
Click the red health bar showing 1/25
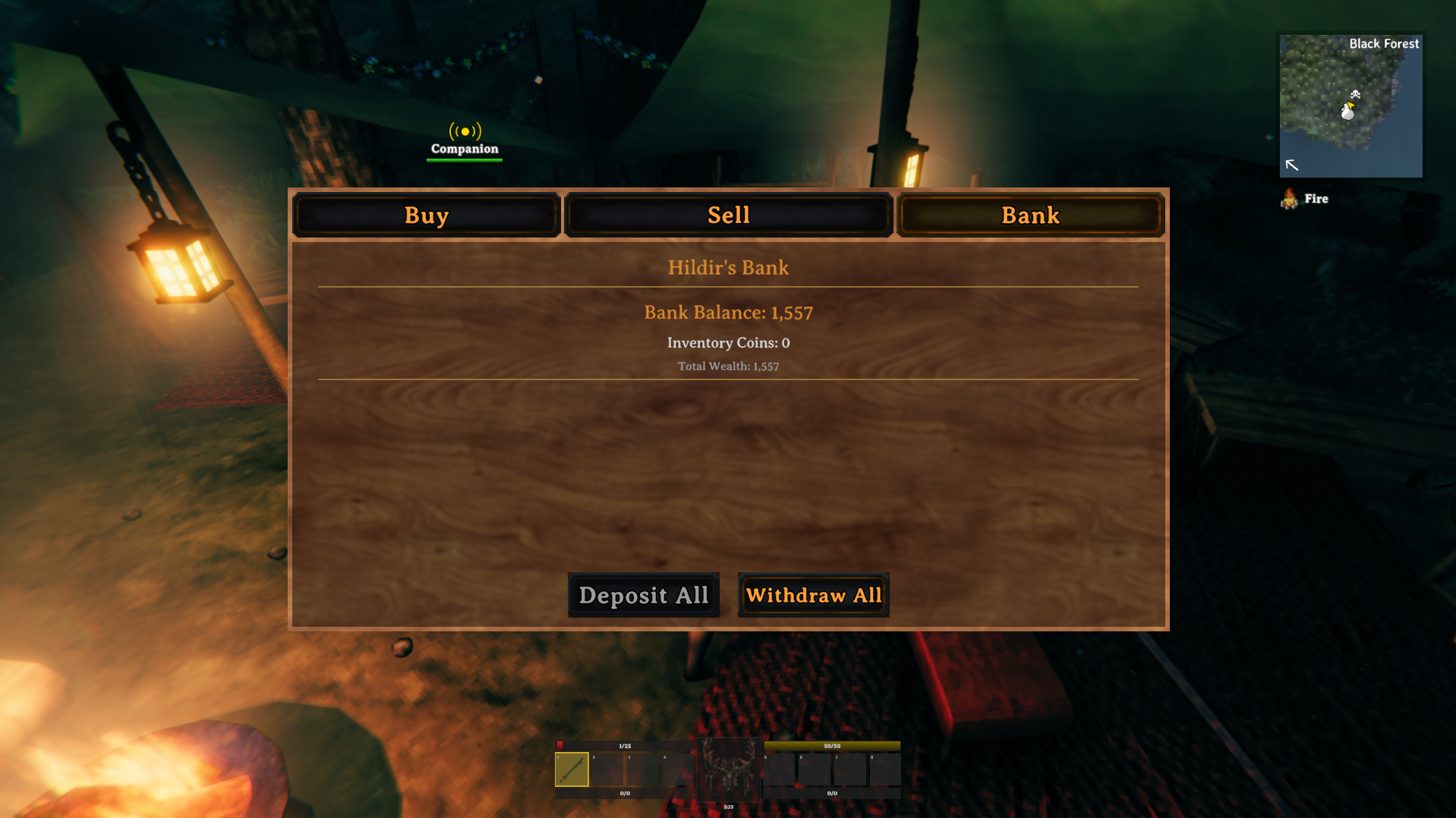625,746
